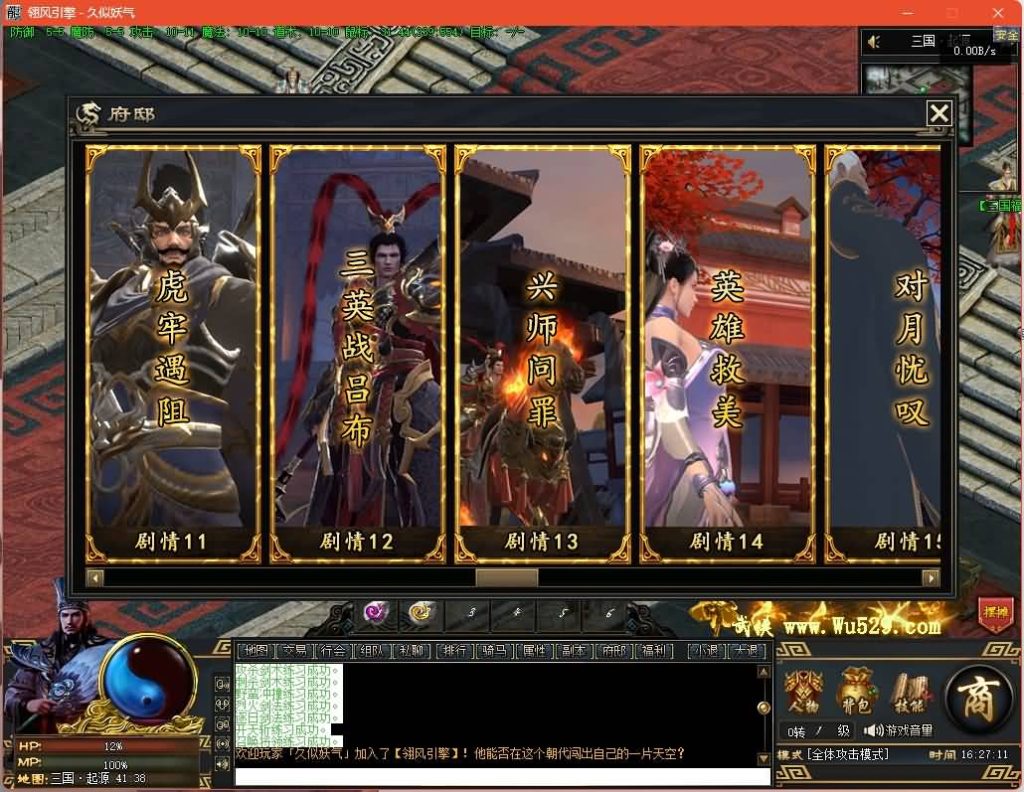Click the red 摆摊 stall button

(996, 614)
